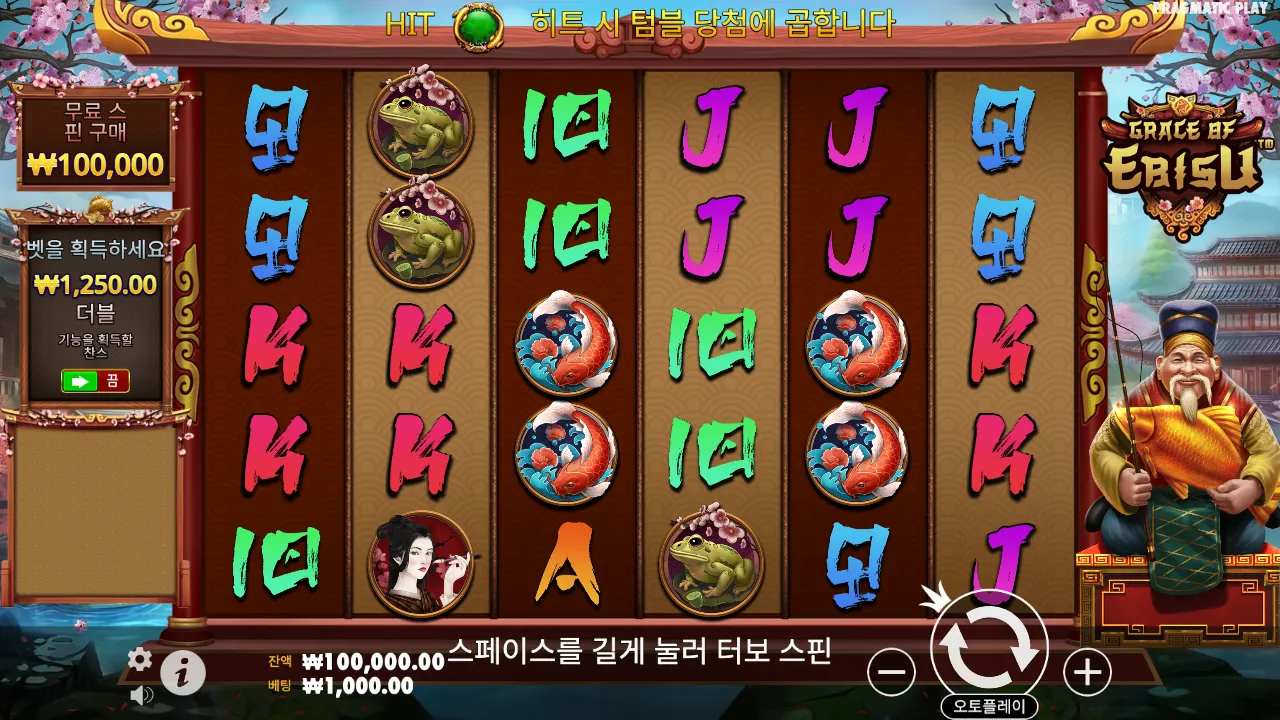Mute the sound with the speaker icon
1280x720 pixels.
coord(141,694)
